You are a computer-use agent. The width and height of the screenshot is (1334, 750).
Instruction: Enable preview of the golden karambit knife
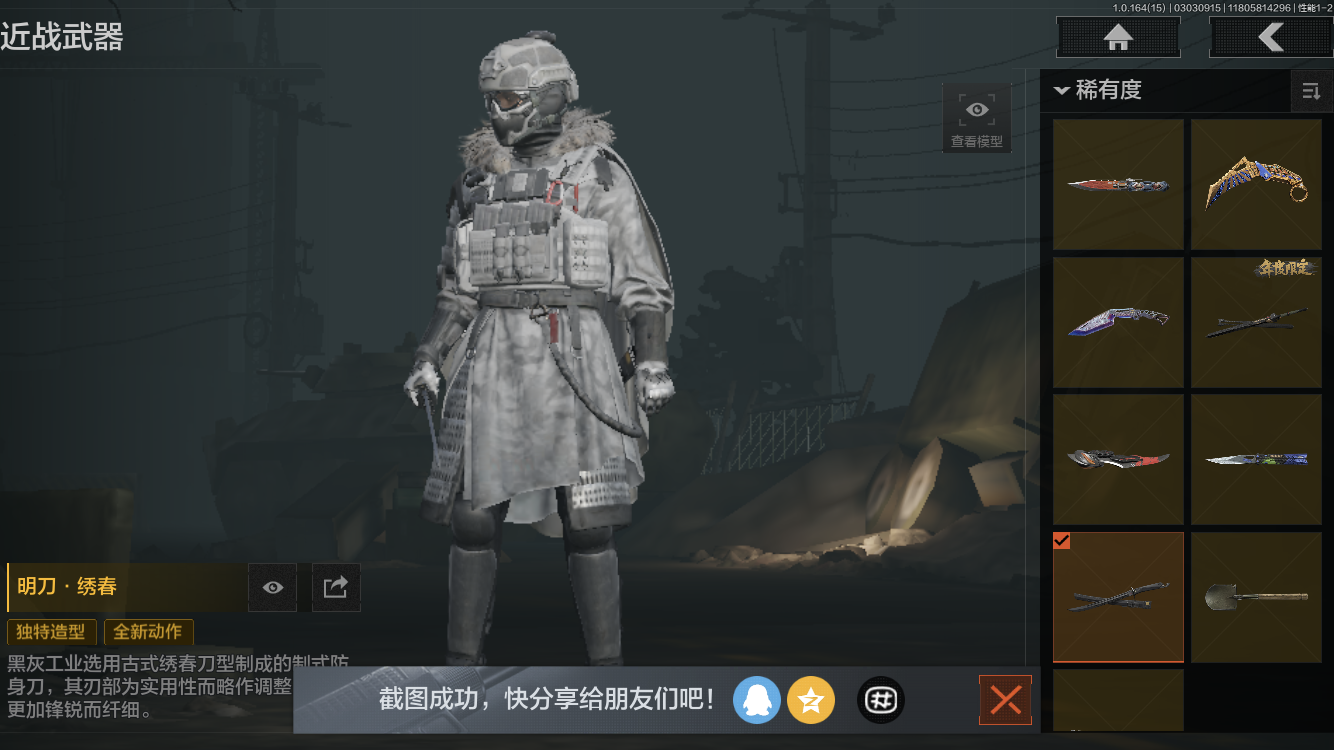click(1256, 183)
